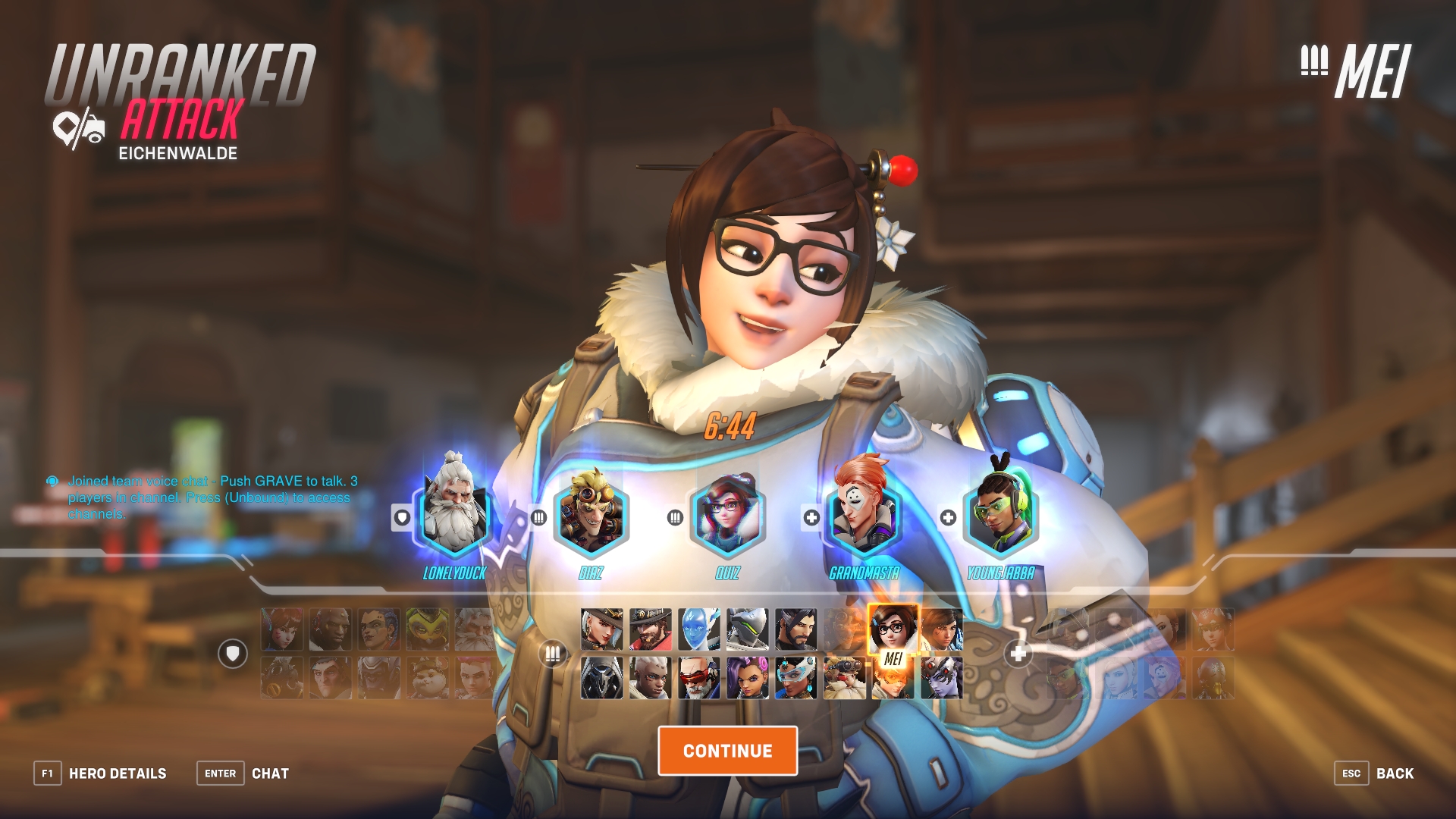Click the support role plus icon beside the roster
Image resolution: width=1456 pixels, height=819 pixels.
pos(1018,653)
